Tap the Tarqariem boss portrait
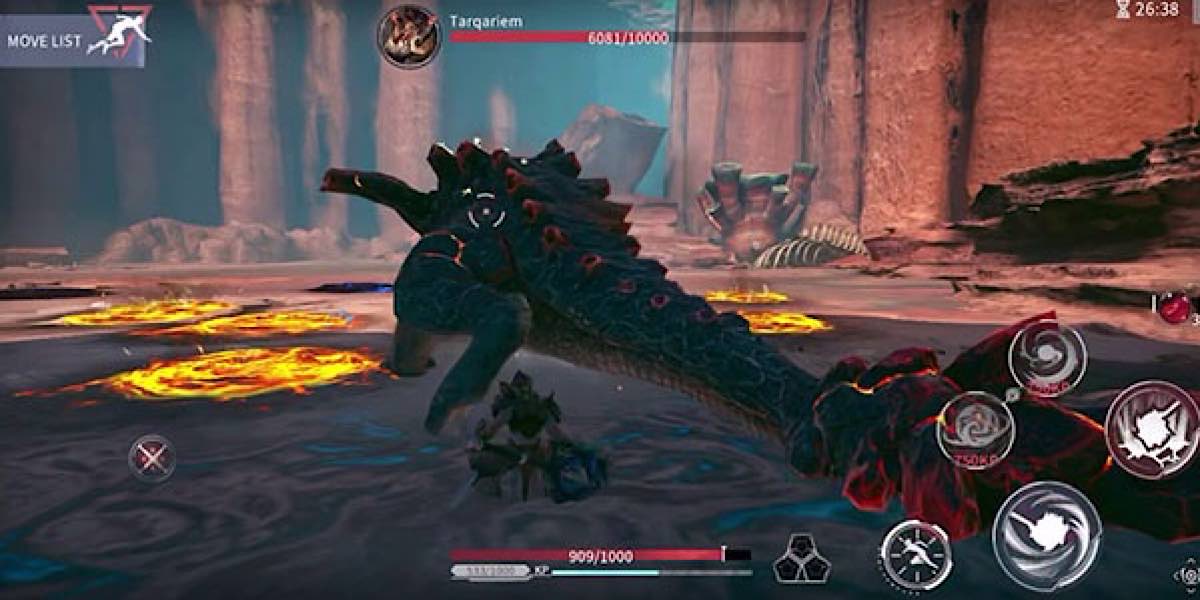 point(408,36)
